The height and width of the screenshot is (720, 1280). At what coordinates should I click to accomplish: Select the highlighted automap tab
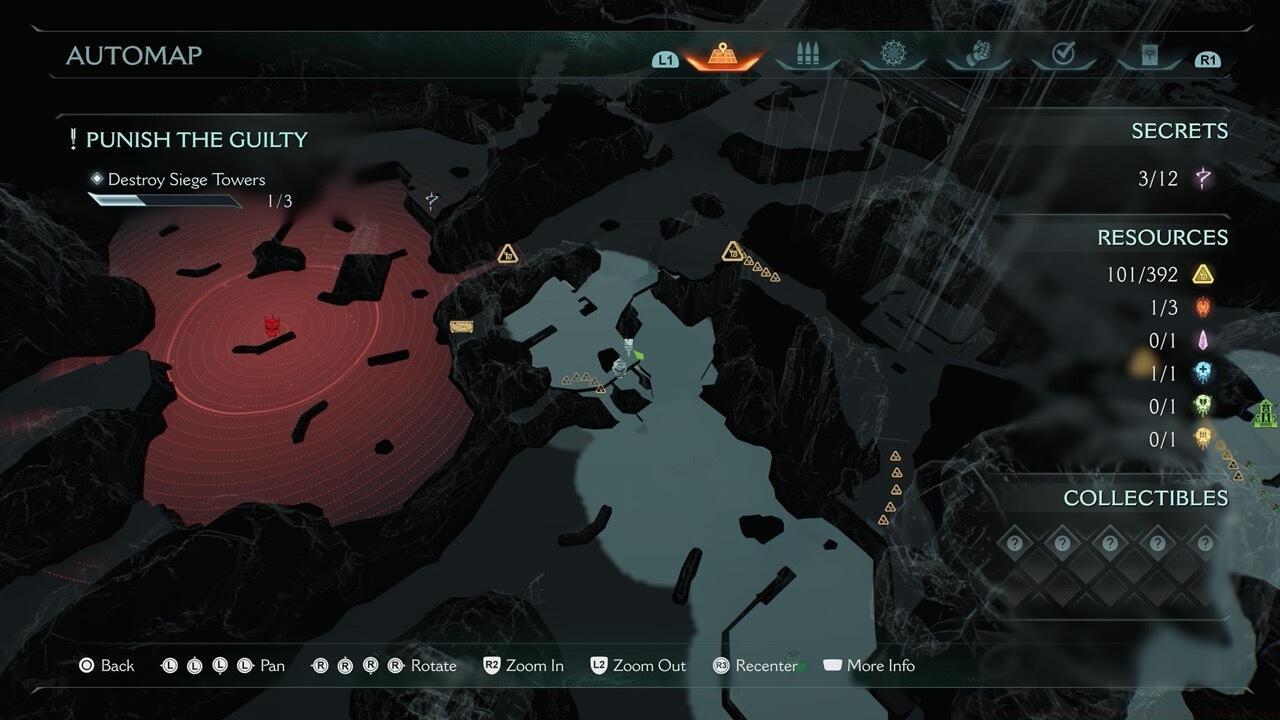[722, 56]
